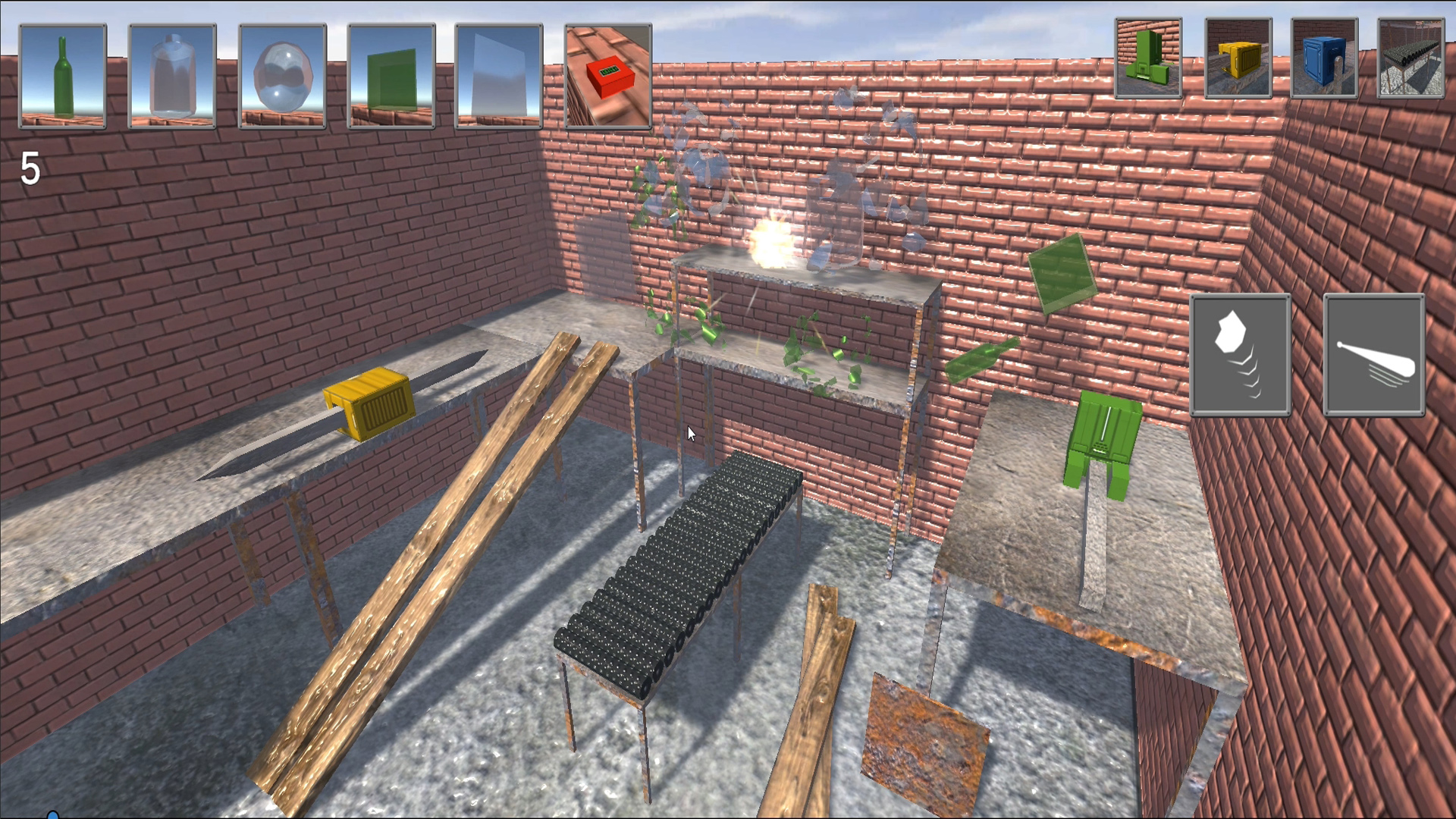Select the pipe rack table spawn item
This screenshot has height=819, width=1456.
coord(1409,57)
